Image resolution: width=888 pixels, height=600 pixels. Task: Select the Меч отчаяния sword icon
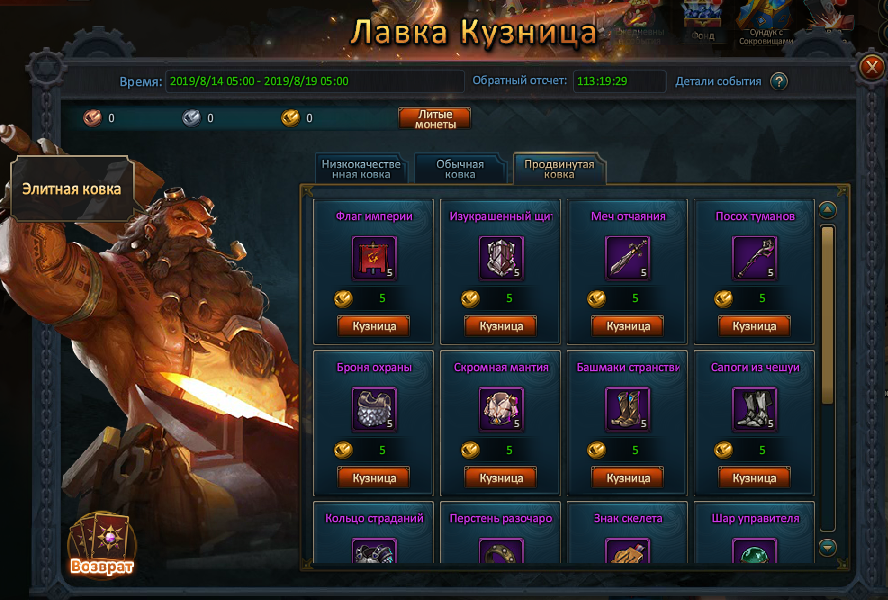[x=628, y=258]
